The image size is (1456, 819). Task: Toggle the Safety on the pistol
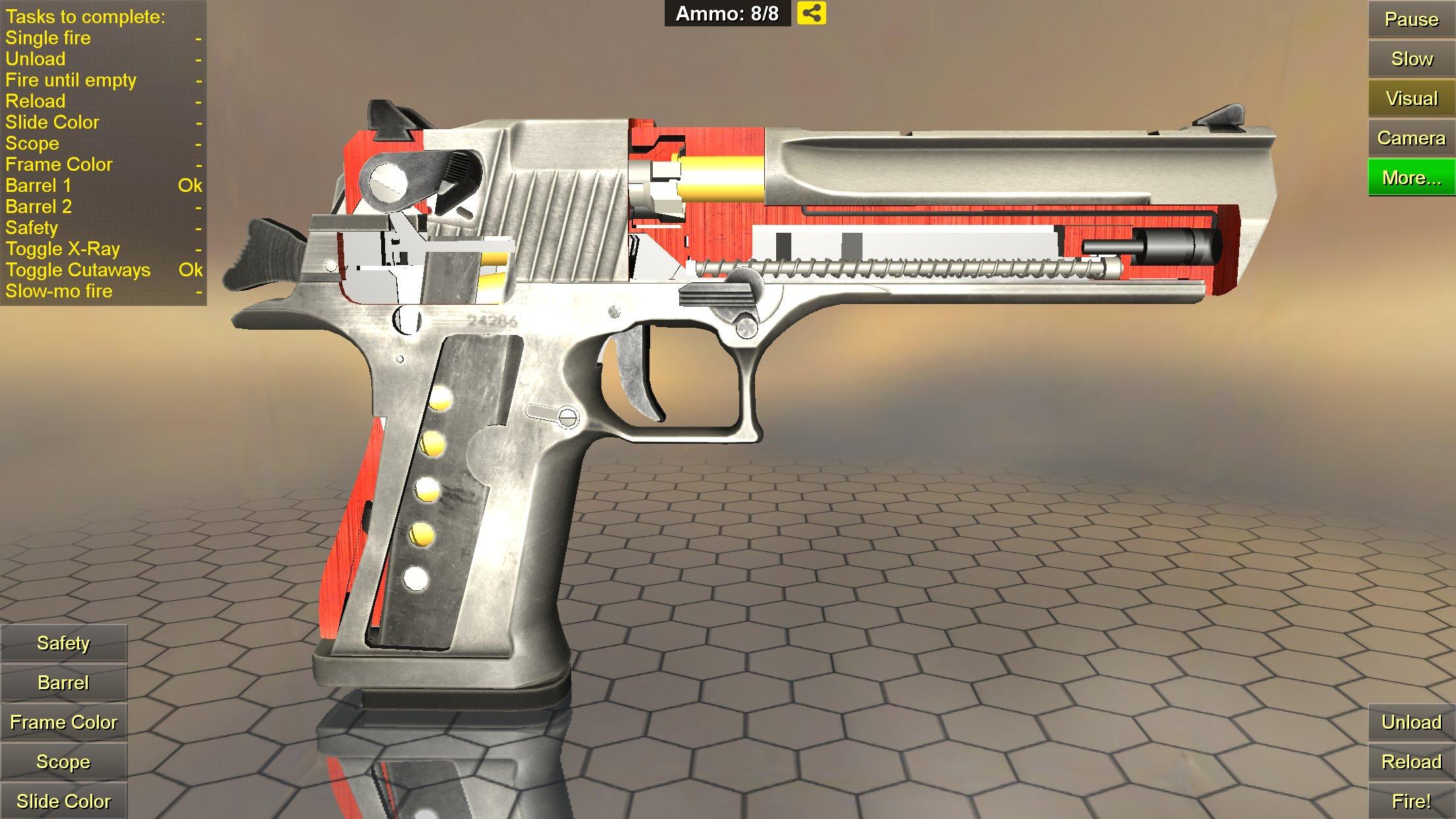pyautogui.click(x=63, y=643)
